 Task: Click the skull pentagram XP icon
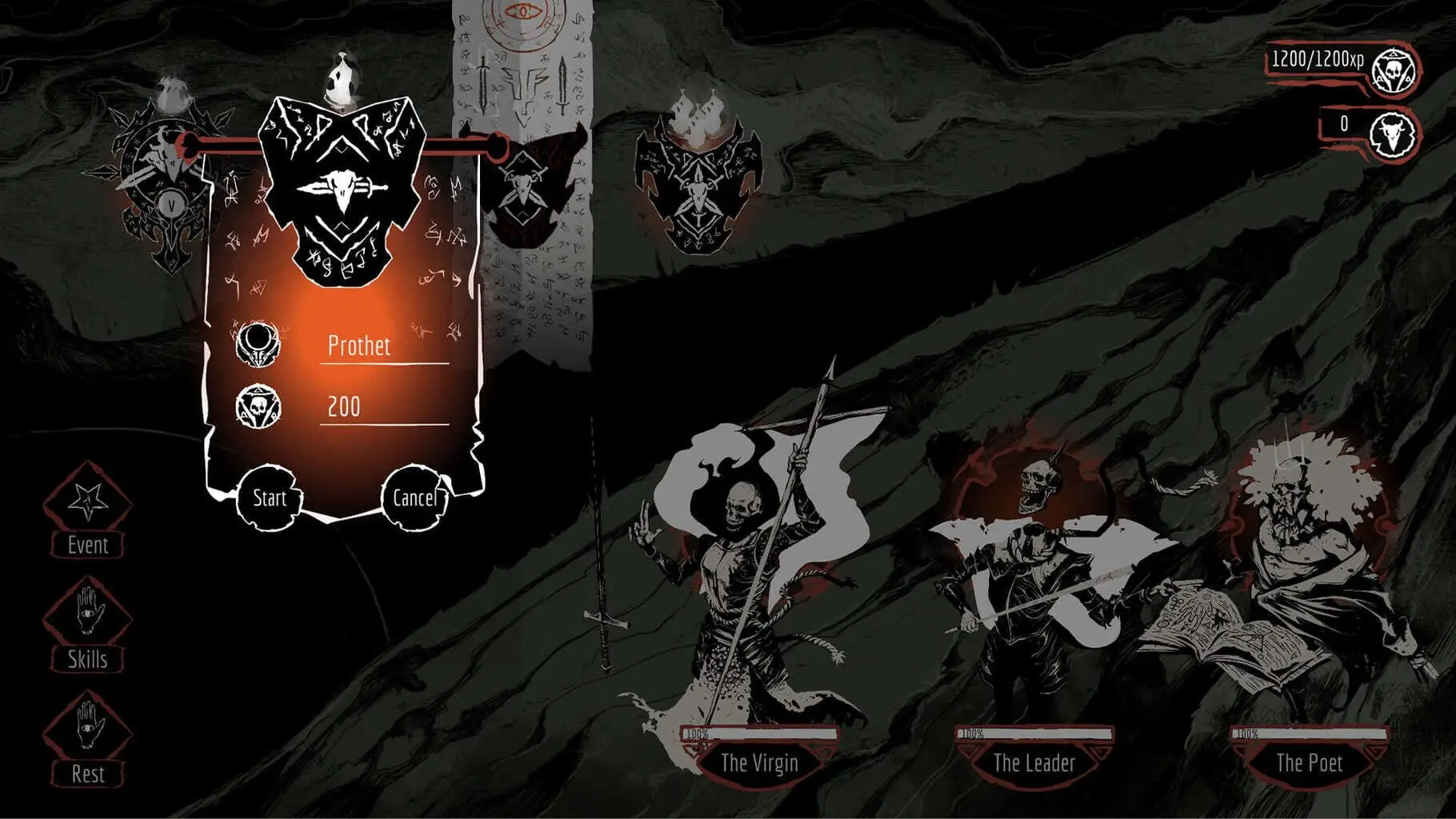[1394, 72]
